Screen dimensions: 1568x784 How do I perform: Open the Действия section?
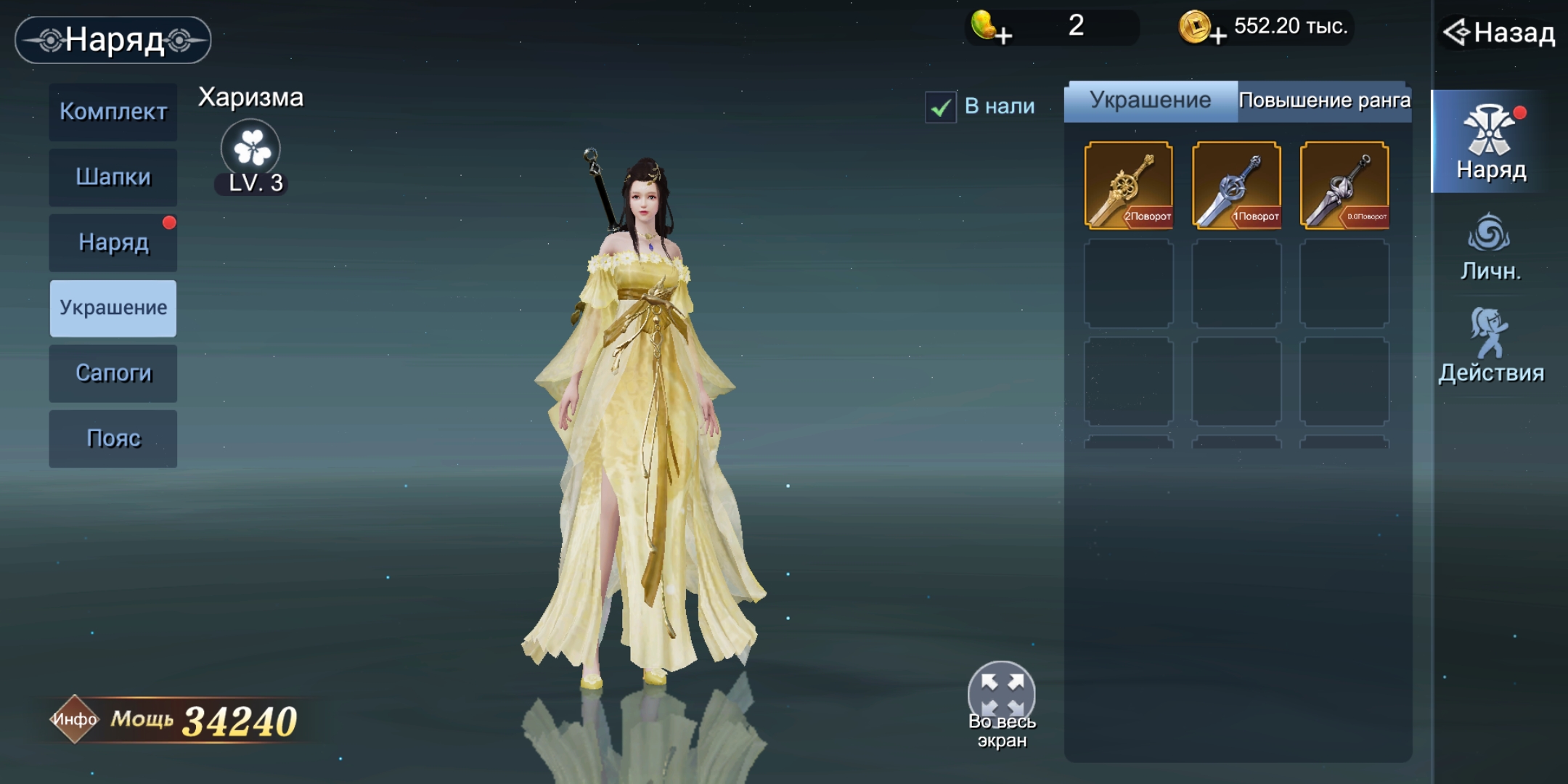coord(1490,346)
